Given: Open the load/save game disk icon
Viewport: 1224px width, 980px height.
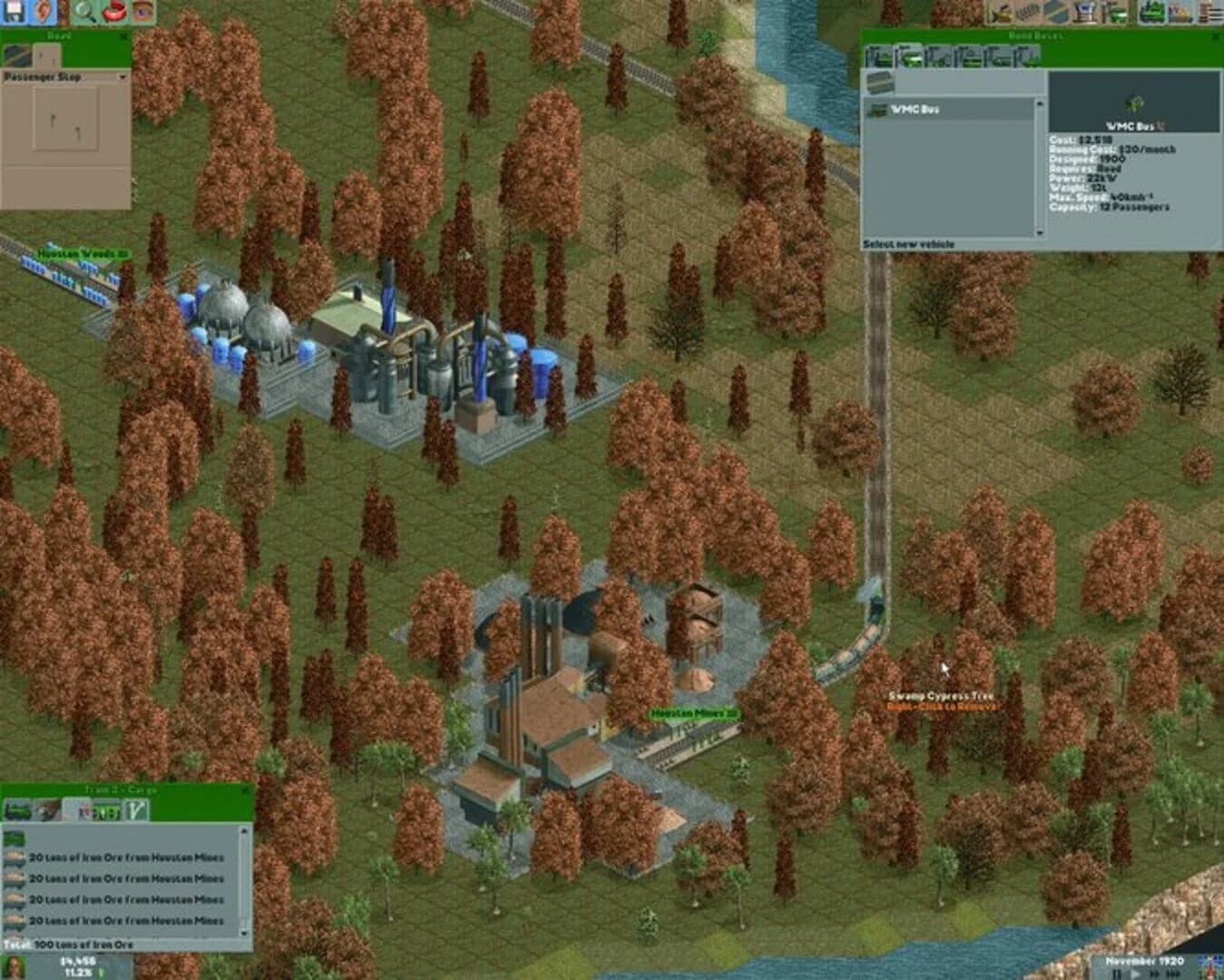Looking at the screenshot, I should coord(12,12).
